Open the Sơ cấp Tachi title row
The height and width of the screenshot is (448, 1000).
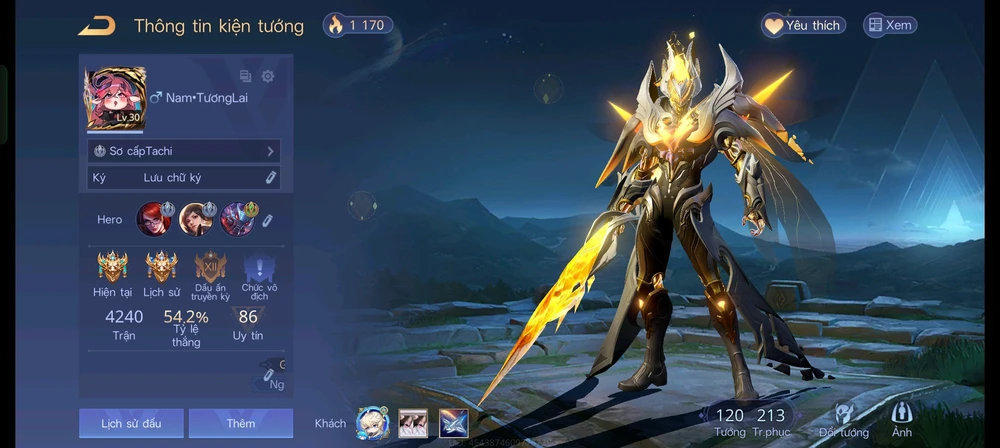coord(184,151)
